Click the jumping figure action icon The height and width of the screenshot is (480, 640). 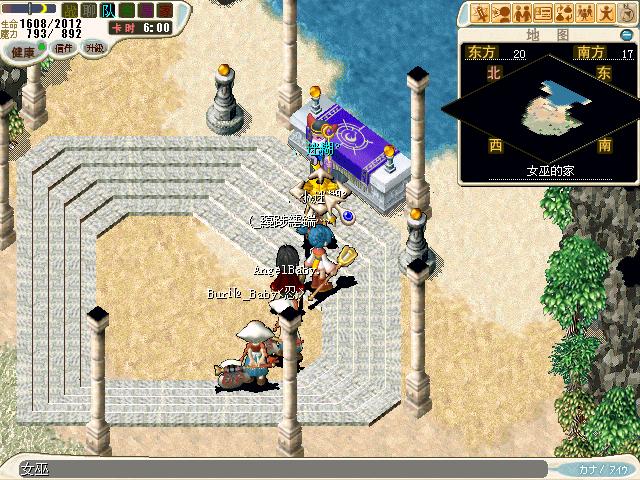point(606,14)
